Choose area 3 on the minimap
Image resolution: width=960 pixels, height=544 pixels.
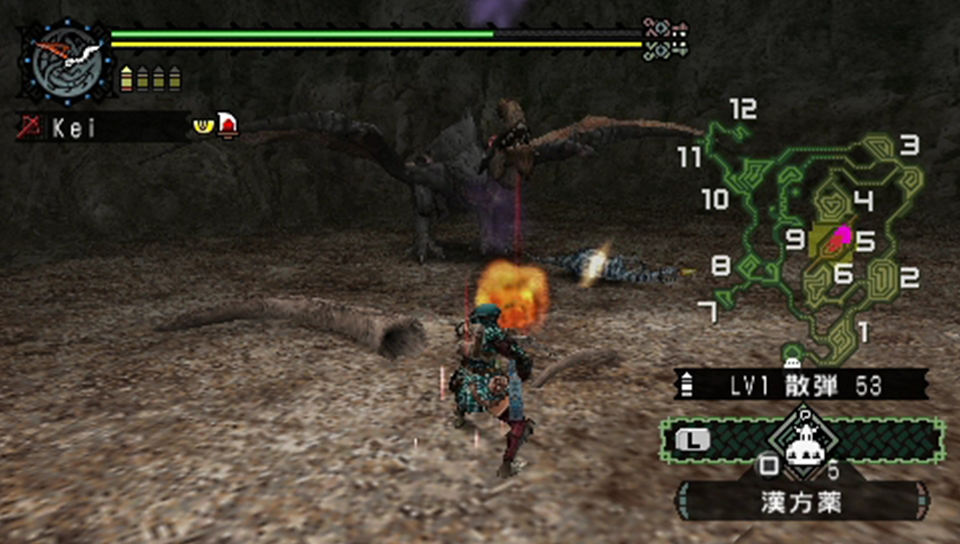[x=908, y=146]
